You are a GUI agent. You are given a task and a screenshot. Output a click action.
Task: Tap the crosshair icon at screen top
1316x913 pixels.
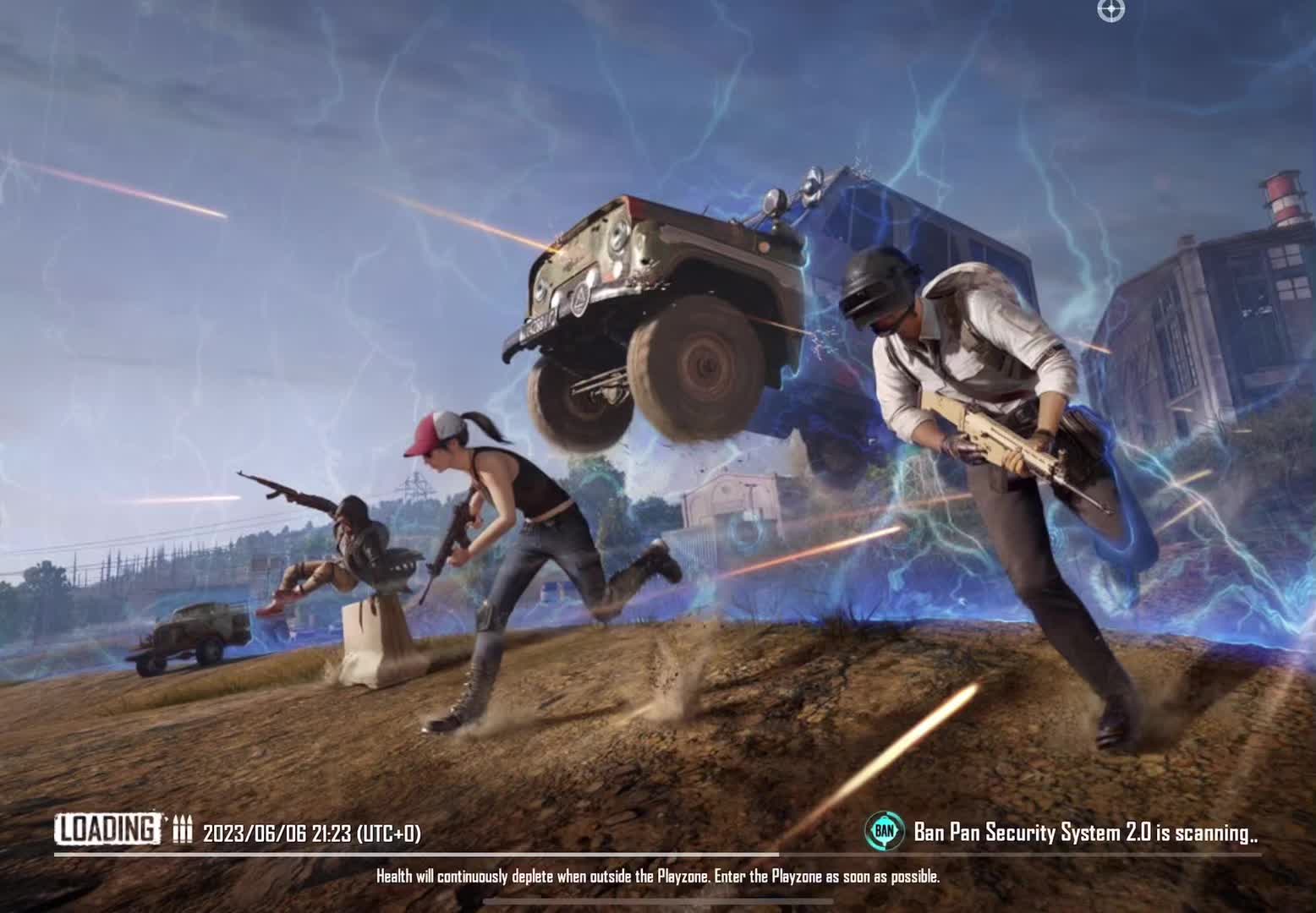[1110, 11]
